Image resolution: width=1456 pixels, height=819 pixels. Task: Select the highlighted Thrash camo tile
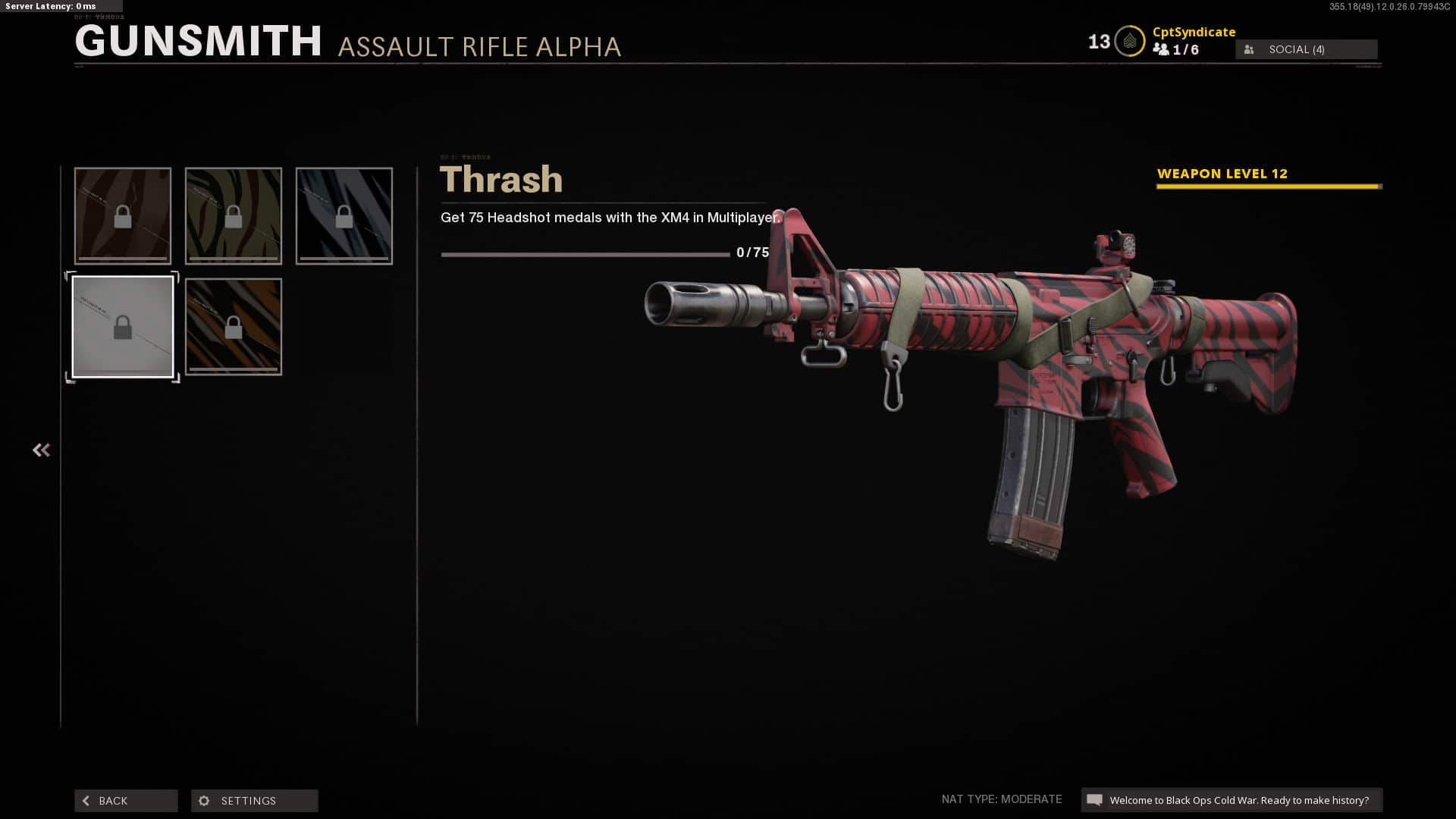coord(123,327)
